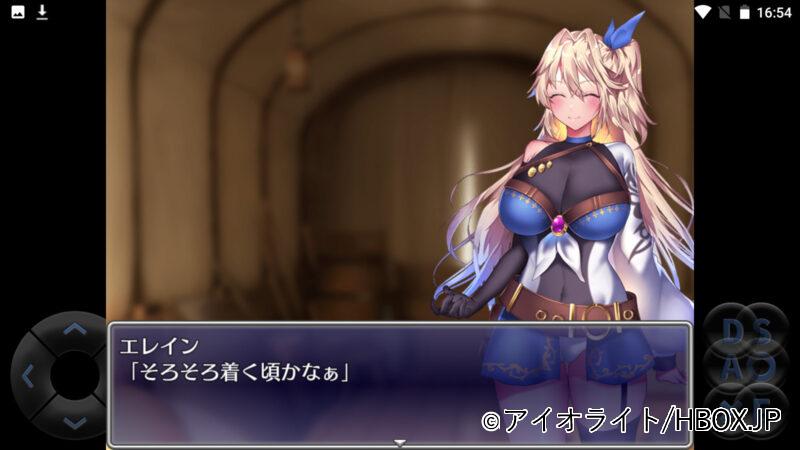Screen dimensions: 800x450
Task: Tap the virtual A button
Action: [x=732, y=366]
